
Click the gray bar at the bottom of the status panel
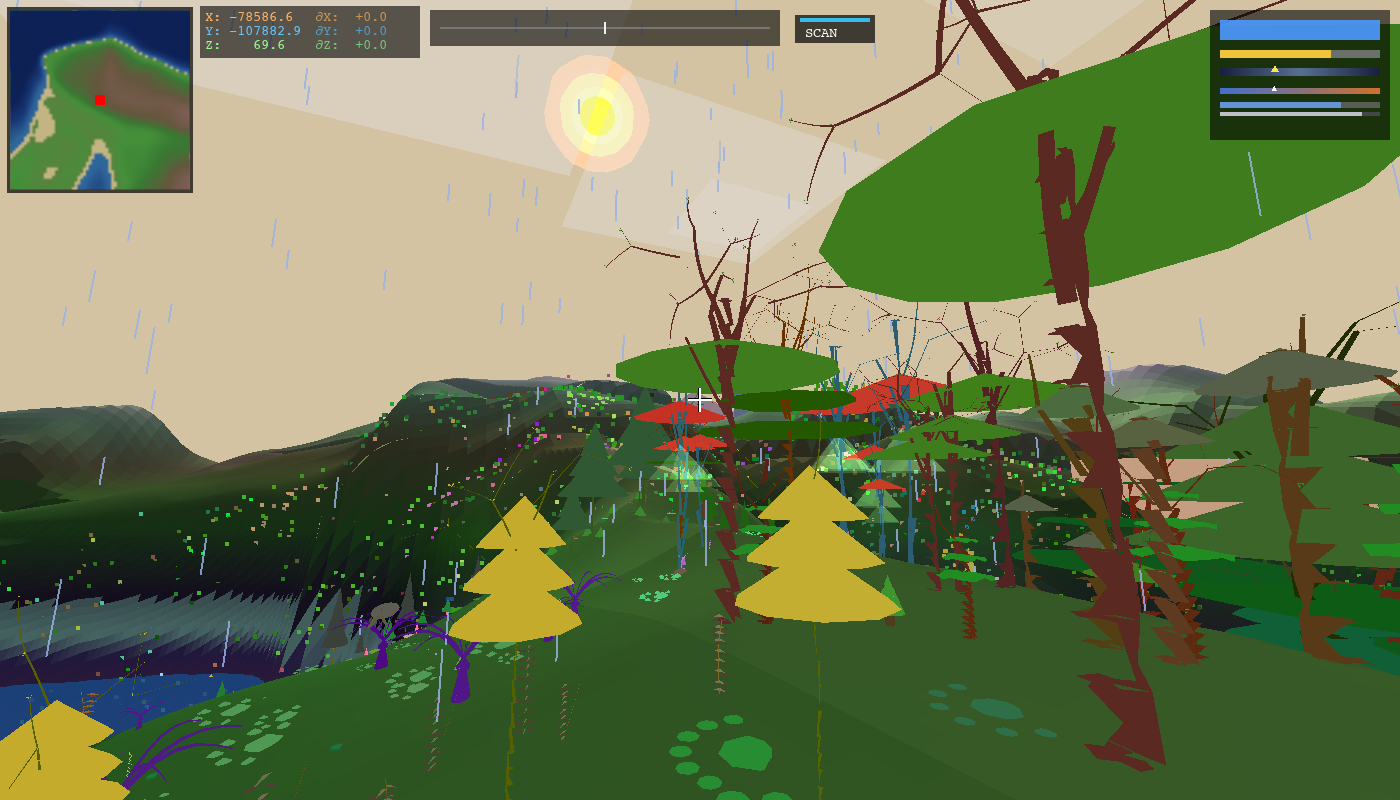coord(1290,114)
